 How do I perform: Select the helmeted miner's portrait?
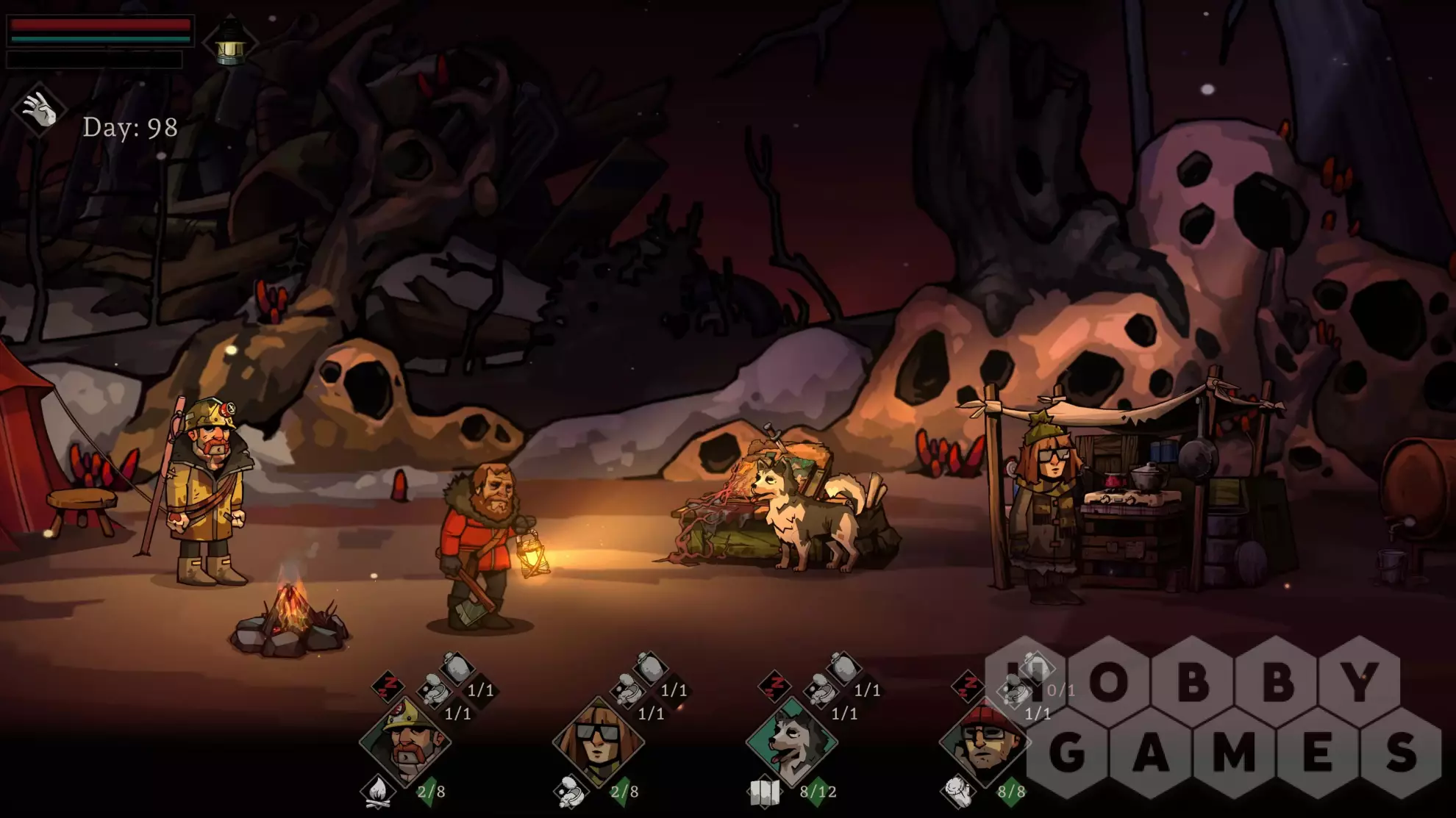pyautogui.click(x=404, y=741)
